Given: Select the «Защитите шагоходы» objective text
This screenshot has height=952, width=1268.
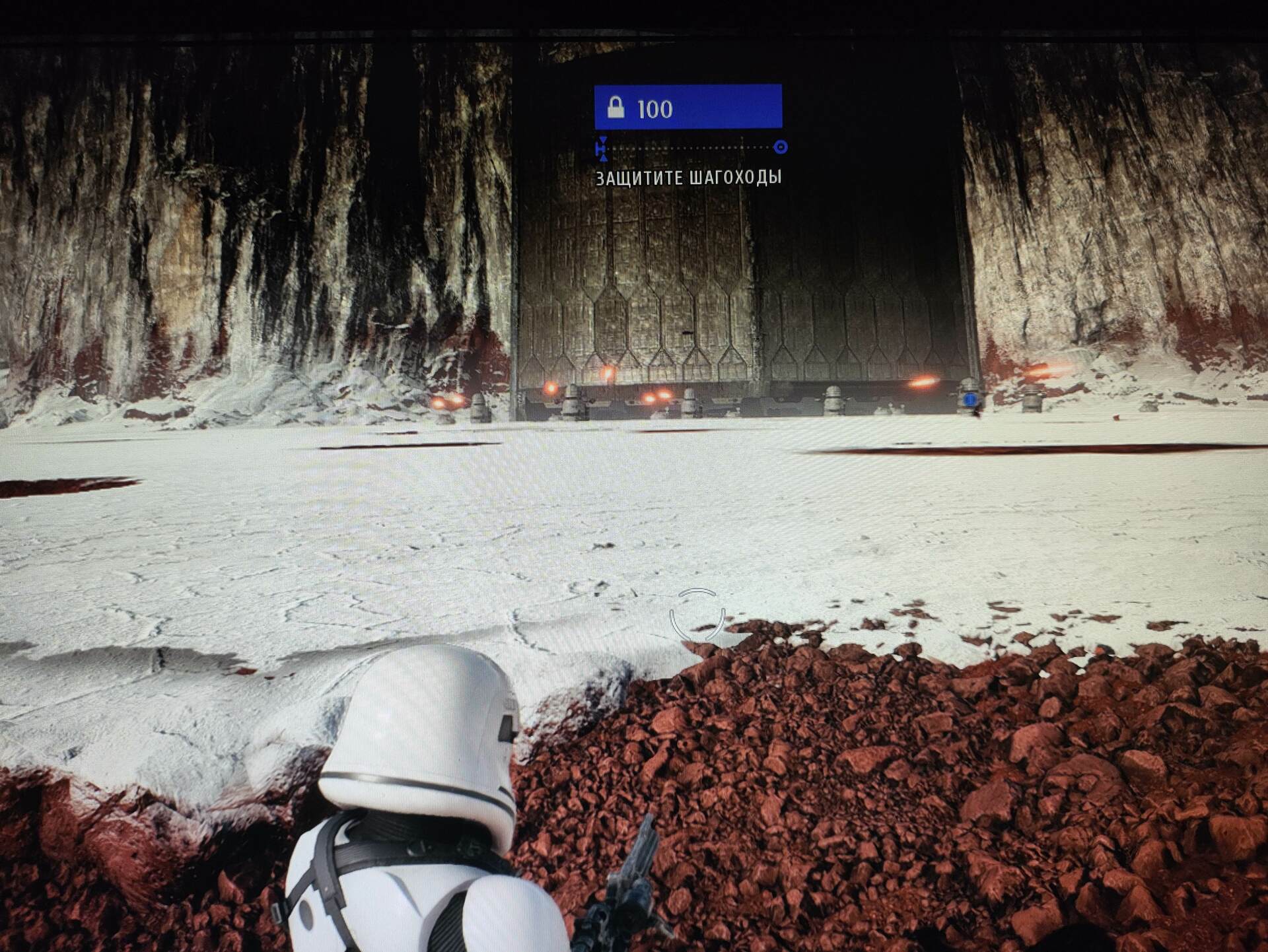Looking at the screenshot, I should click(688, 178).
